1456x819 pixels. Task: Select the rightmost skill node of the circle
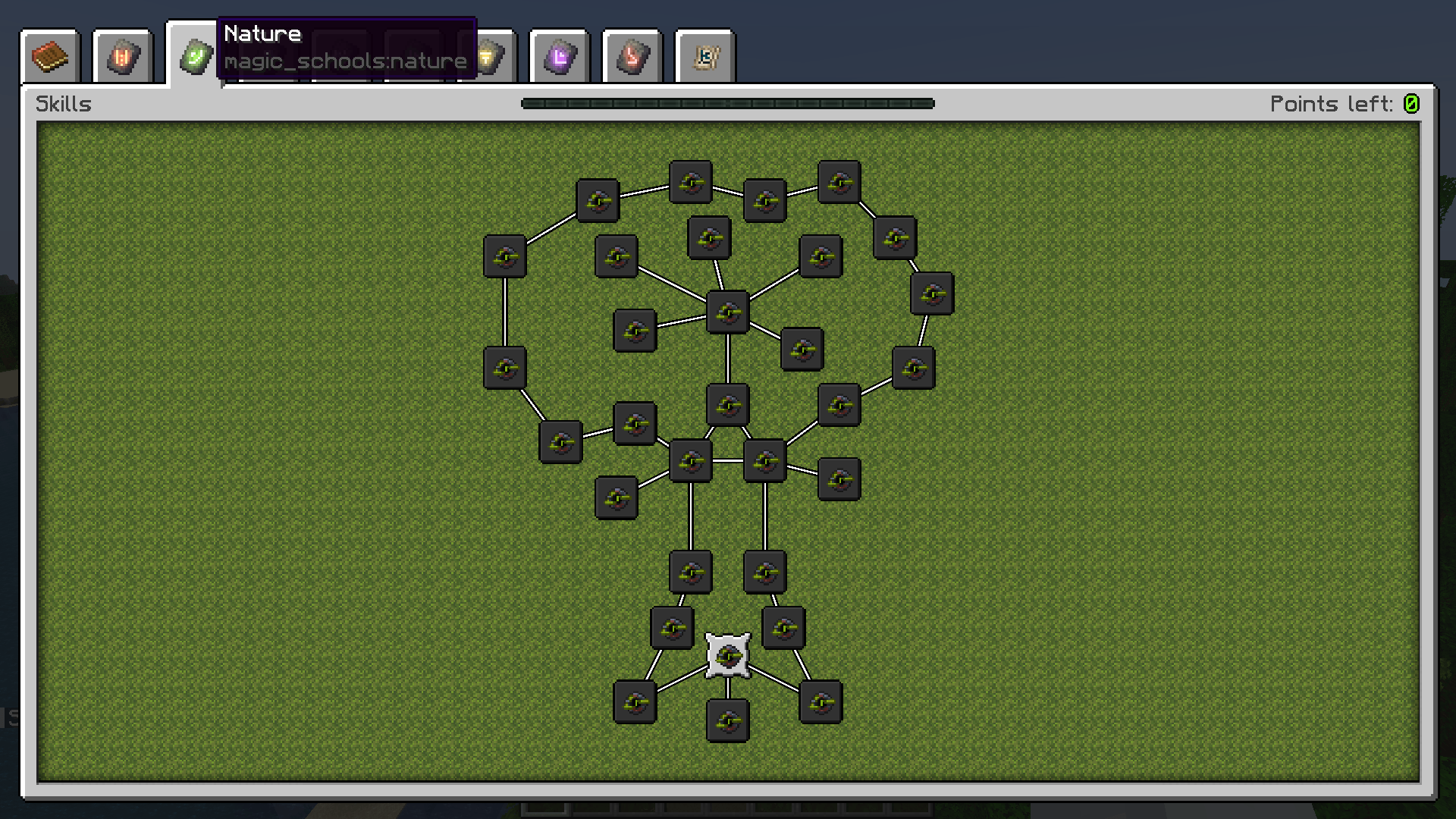[933, 294]
